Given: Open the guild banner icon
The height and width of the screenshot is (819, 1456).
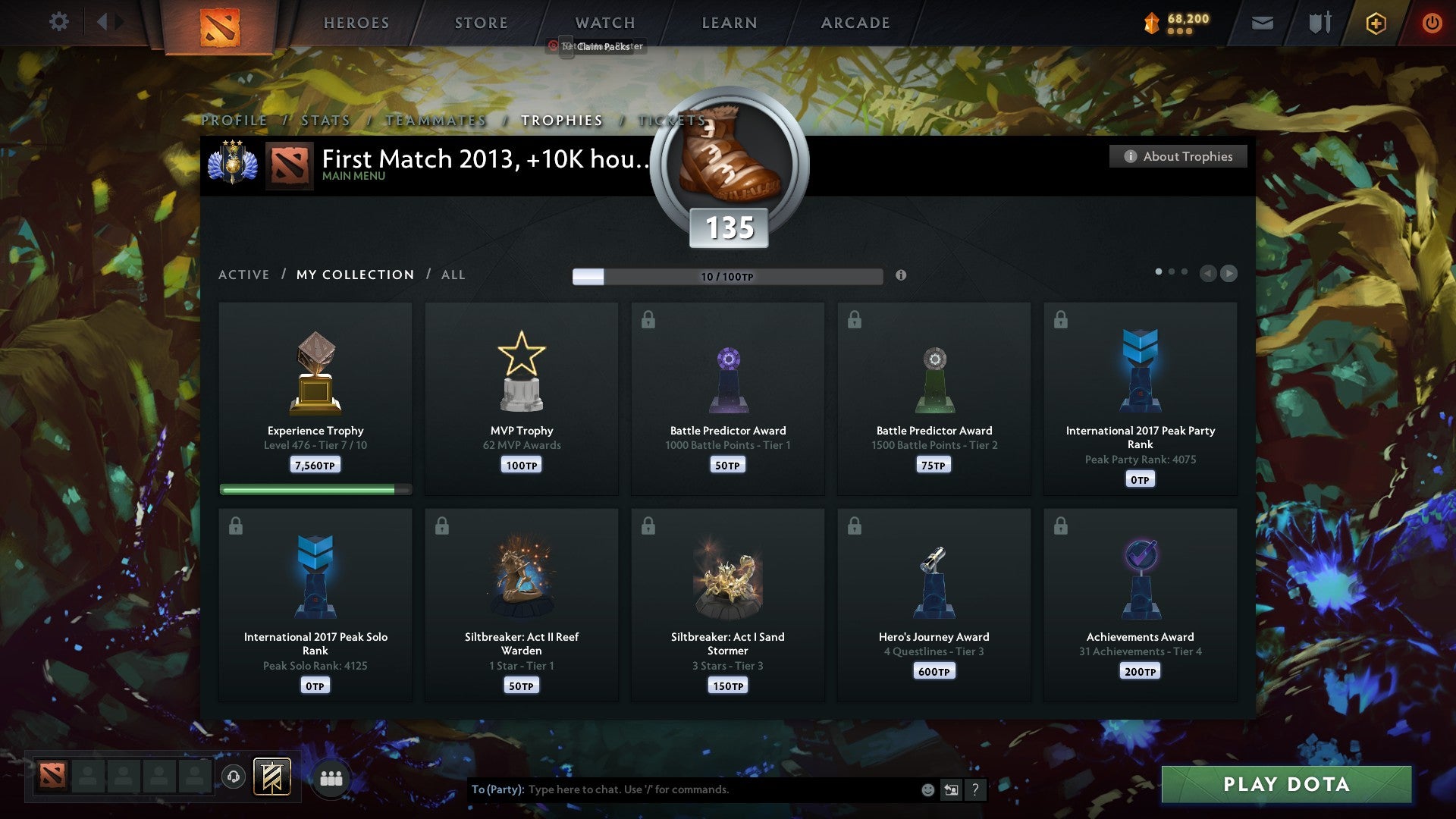Looking at the screenshot, I should (273, 775).
